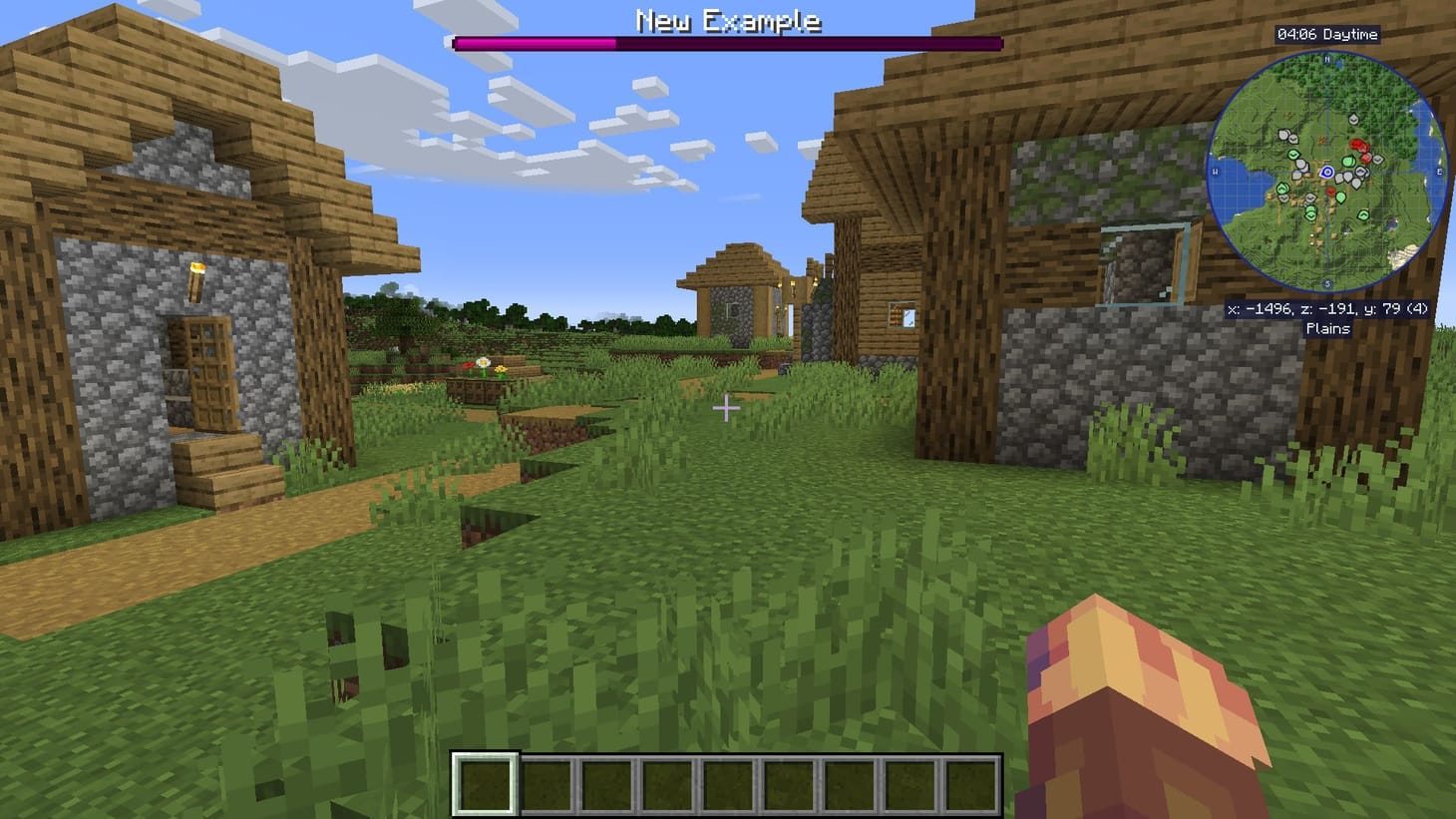This screenshot has height=819, width=1456.
Task: Click the E direction indicator on the minimap
Action: pyautogui.click(x=1439, y=170)
